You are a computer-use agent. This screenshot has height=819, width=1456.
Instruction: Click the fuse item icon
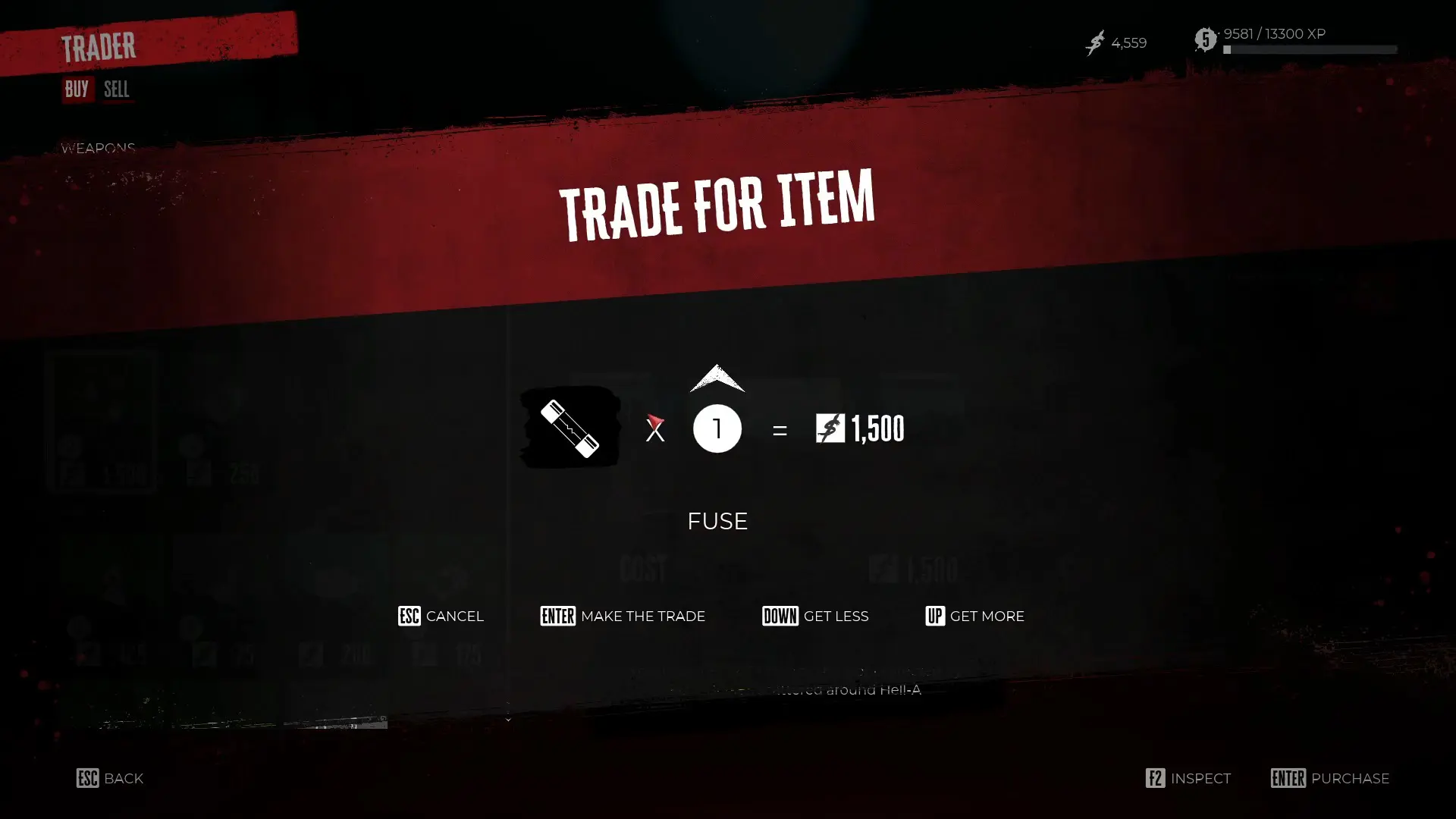click(x=569, y=428)
